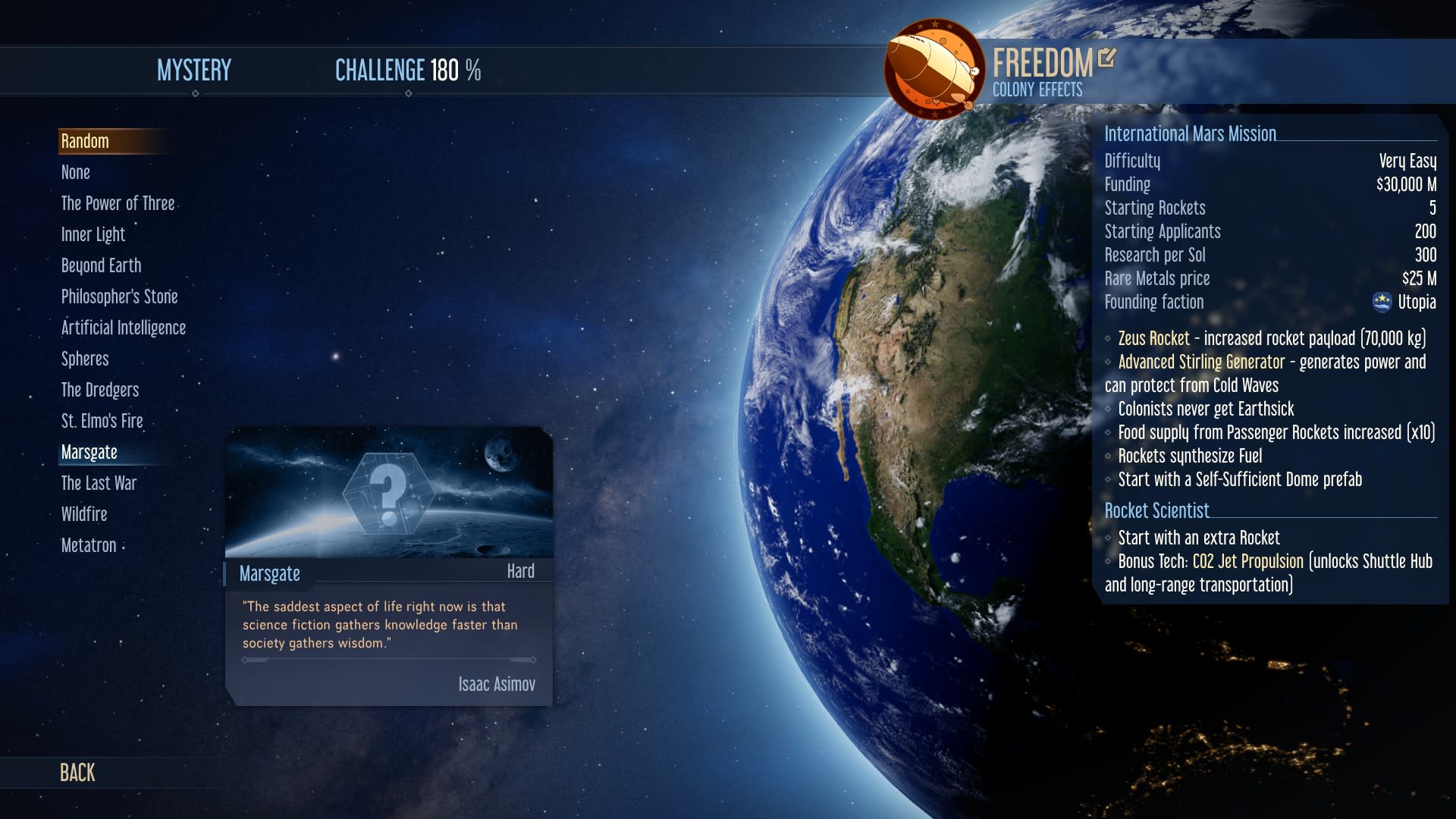Click the rocket colony logo emblem
Viewport: 1456px width, 819px height.
coord(934,69)
